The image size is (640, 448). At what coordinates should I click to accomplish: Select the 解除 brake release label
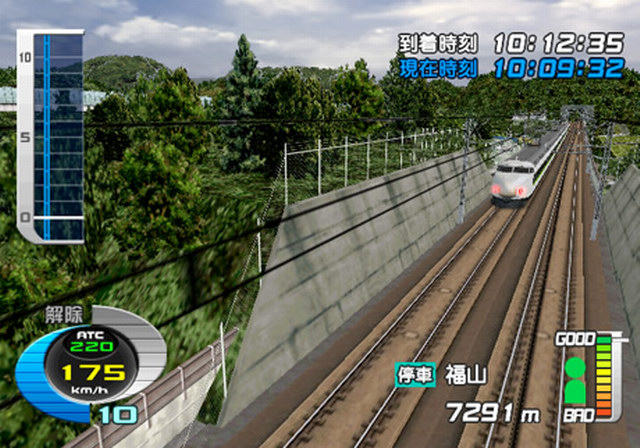click(x=64, y=313)
